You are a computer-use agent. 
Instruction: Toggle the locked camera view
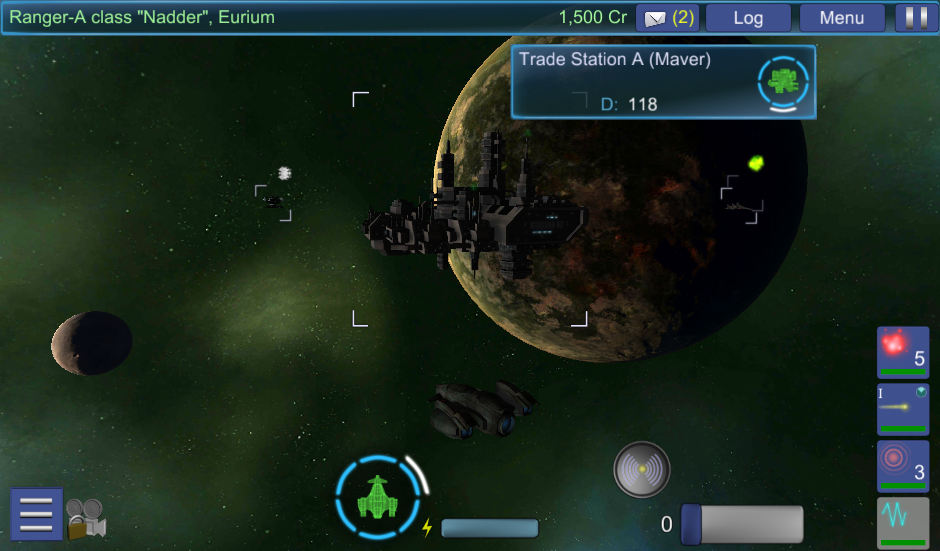87,518
